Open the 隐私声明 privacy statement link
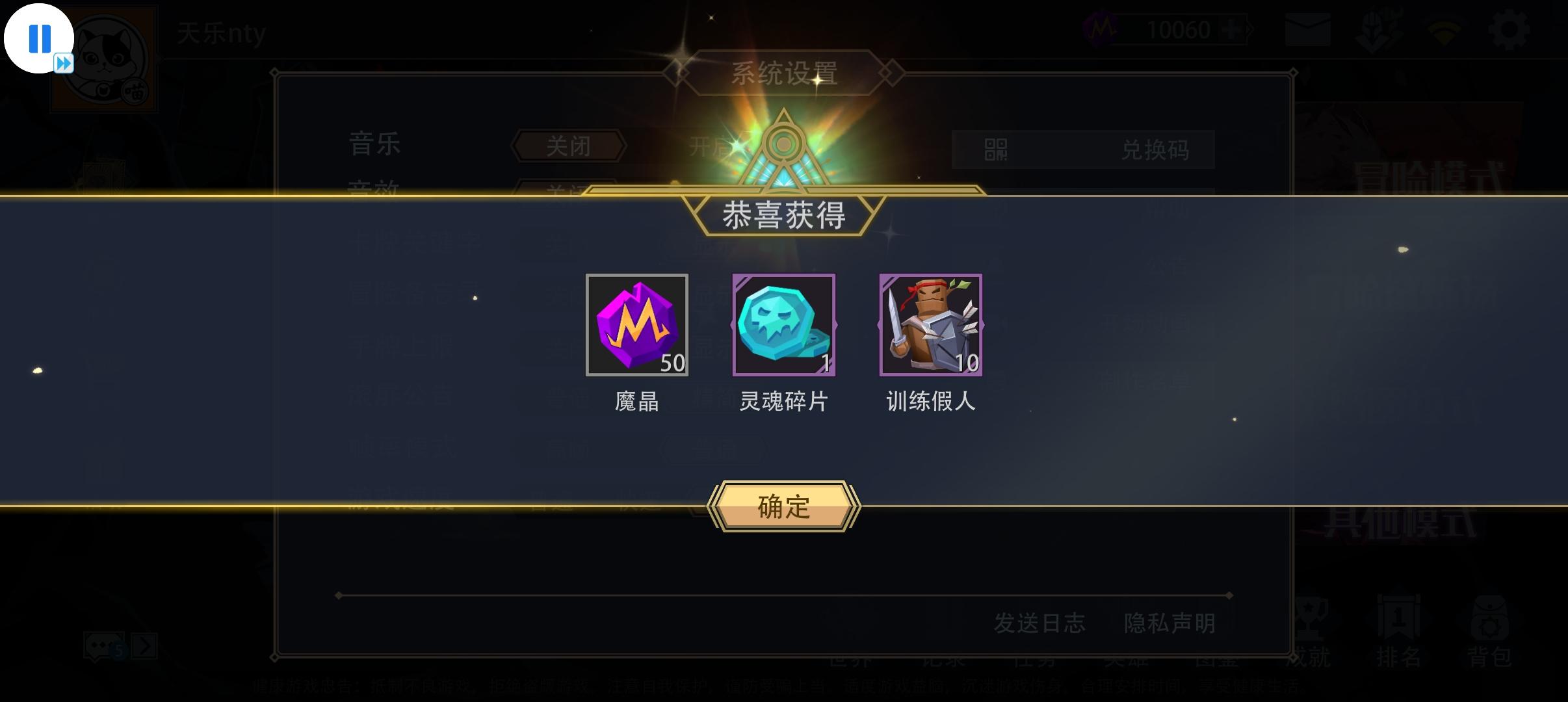The width and height of the screenshot is (1568, 702). pyautogui.click(x=1170, y=622)
